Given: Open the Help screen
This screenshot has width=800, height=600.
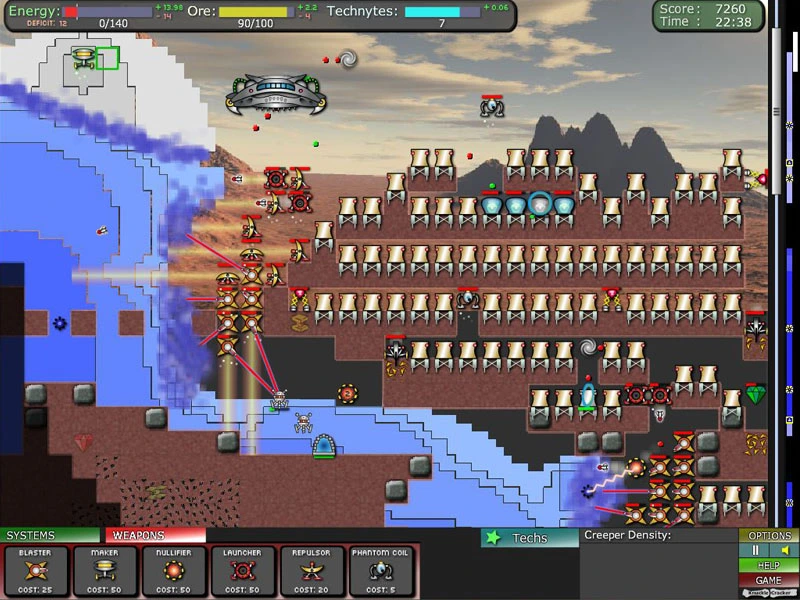Looking at the screenshot, I should click(769, 565).
